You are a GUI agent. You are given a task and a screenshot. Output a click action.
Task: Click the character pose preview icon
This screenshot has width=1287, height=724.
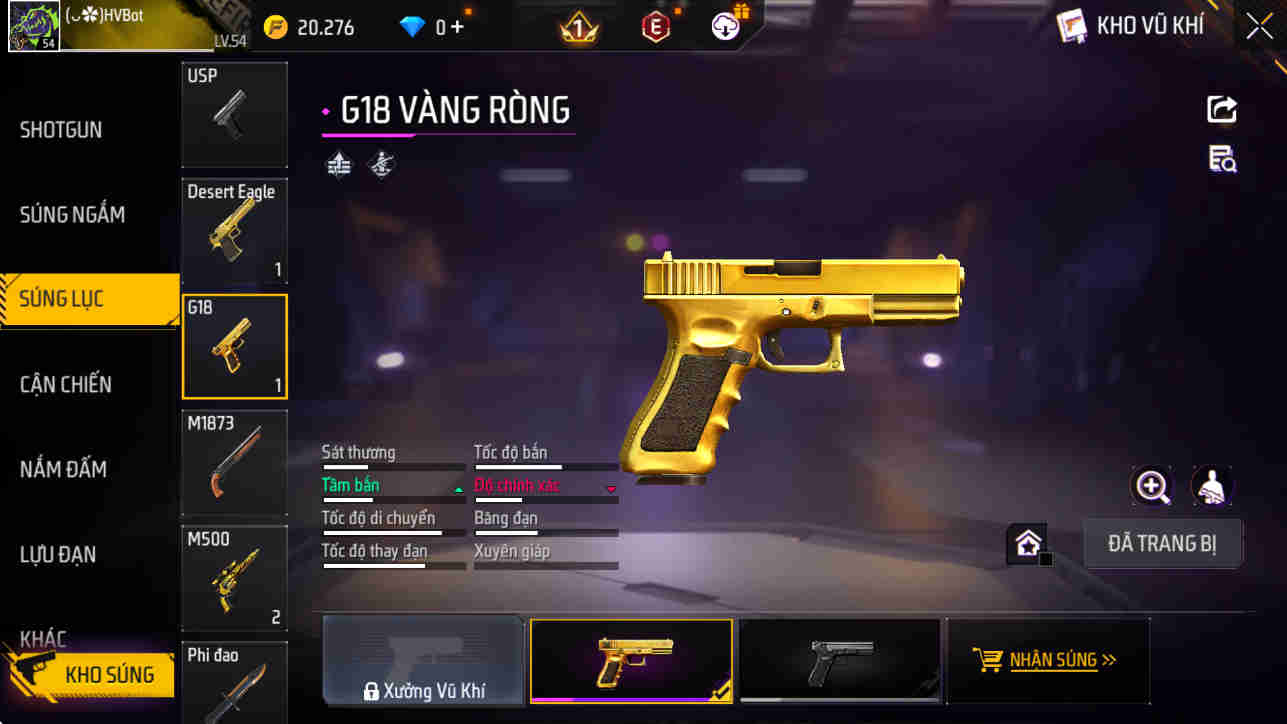tap(1210, 489)
